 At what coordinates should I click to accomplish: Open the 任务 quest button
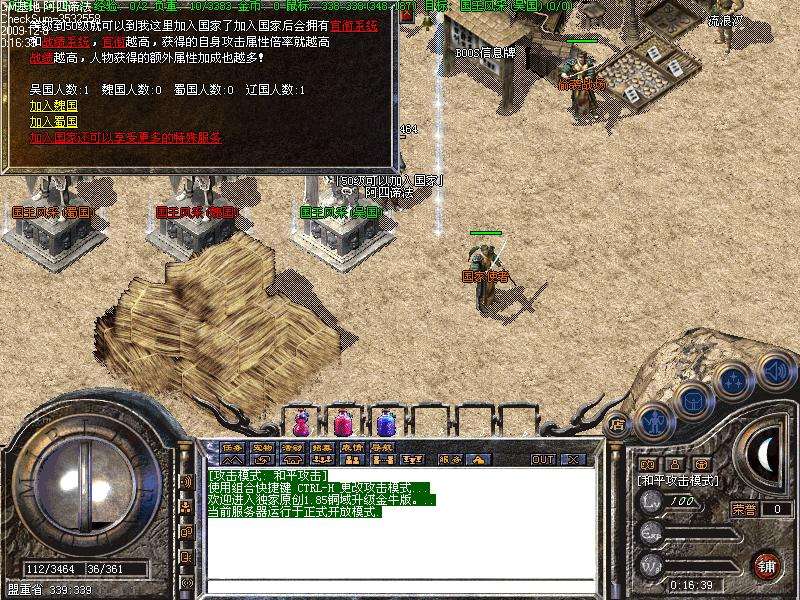[x=232, y=447]
